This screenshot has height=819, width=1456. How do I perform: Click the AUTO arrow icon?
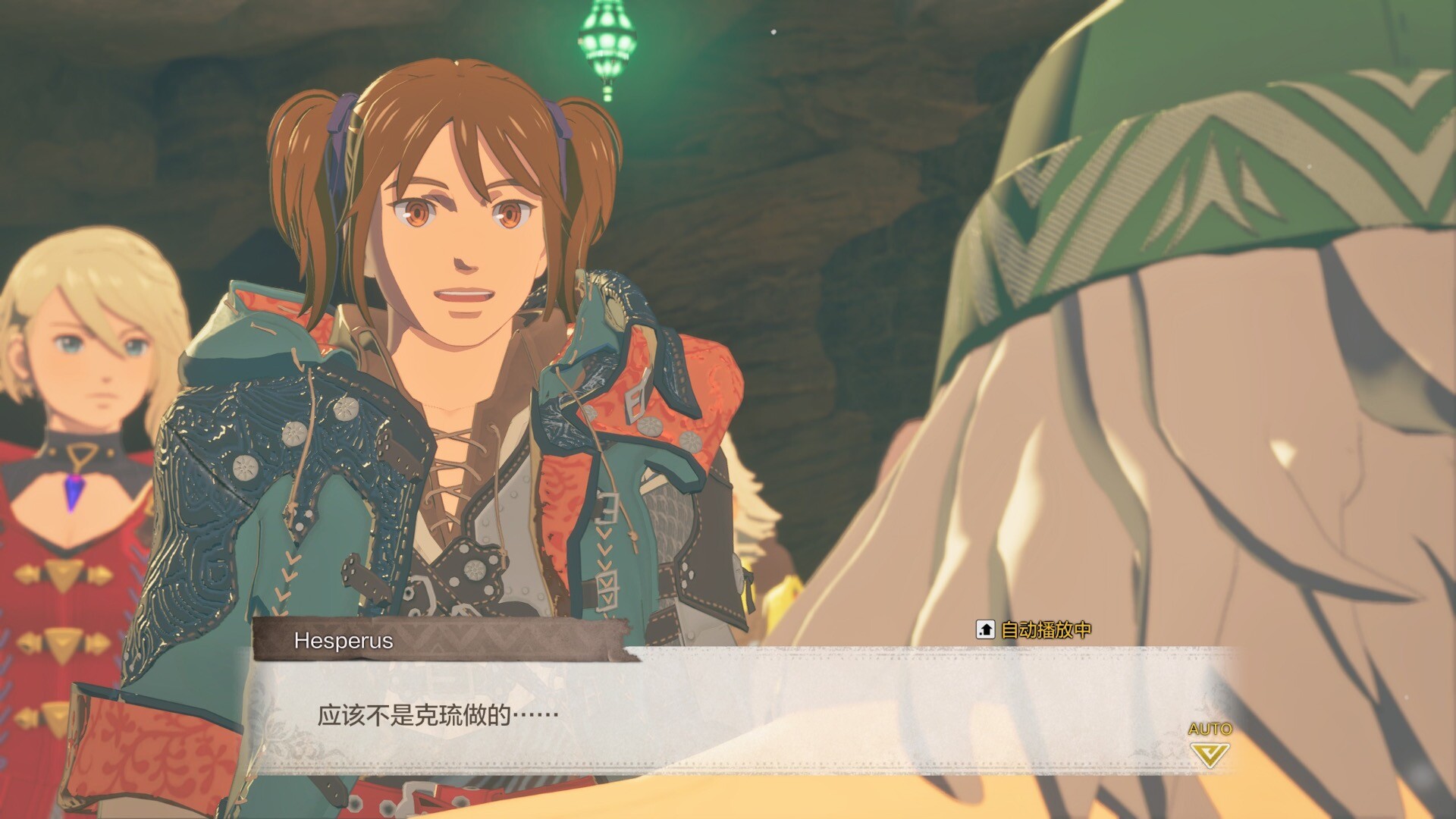tap(1209, 754)
